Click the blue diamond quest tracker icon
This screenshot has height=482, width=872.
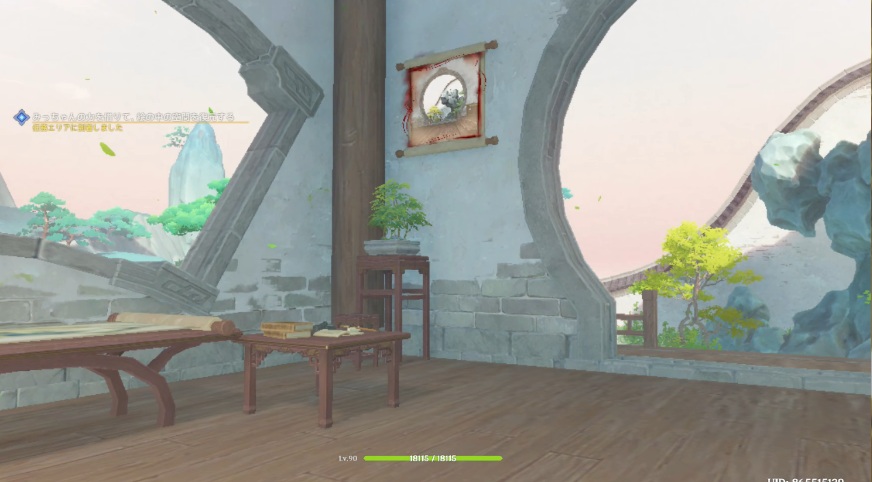(20, 117)
